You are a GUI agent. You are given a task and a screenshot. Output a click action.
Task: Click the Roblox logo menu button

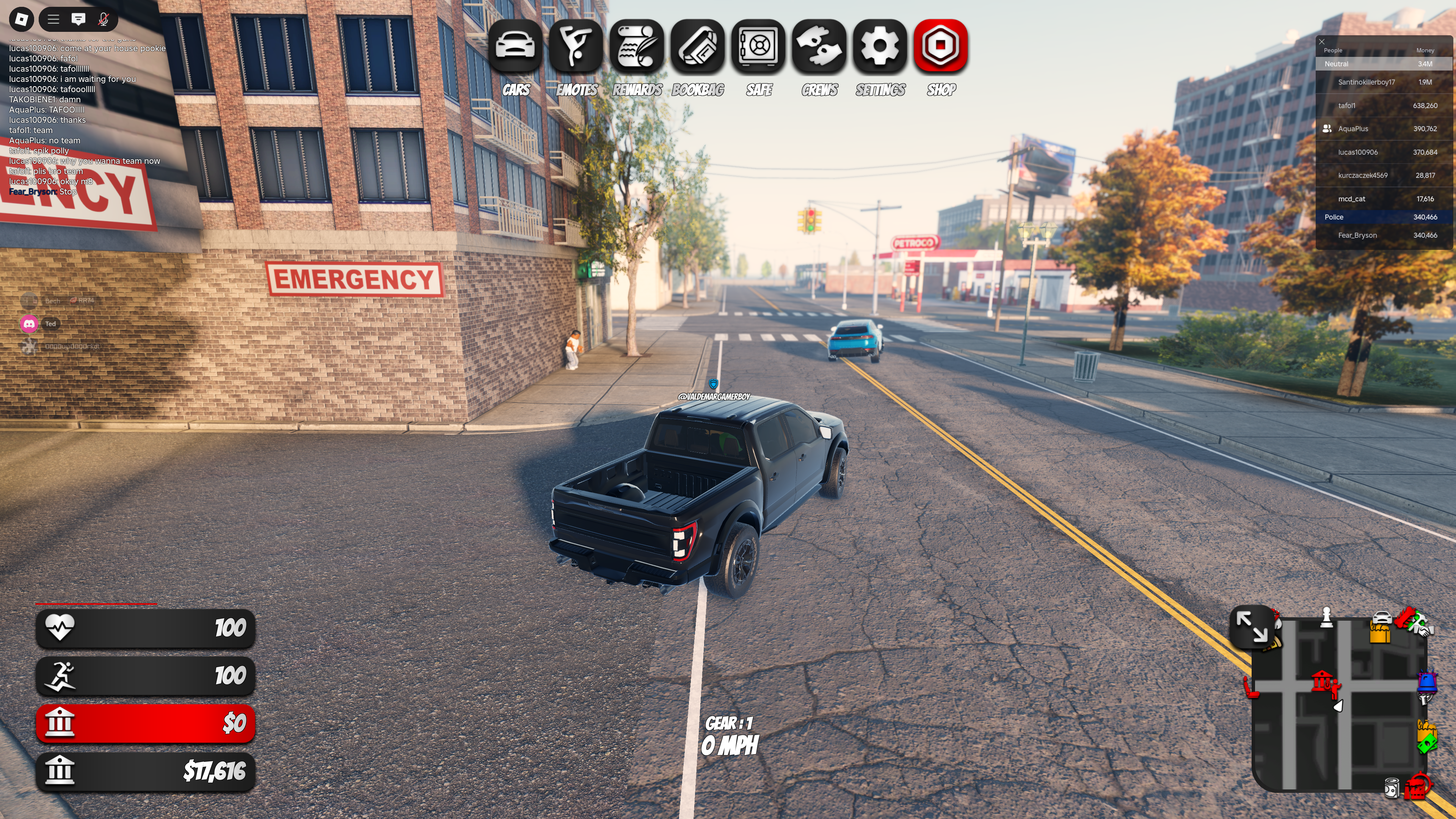pos(22,19)
